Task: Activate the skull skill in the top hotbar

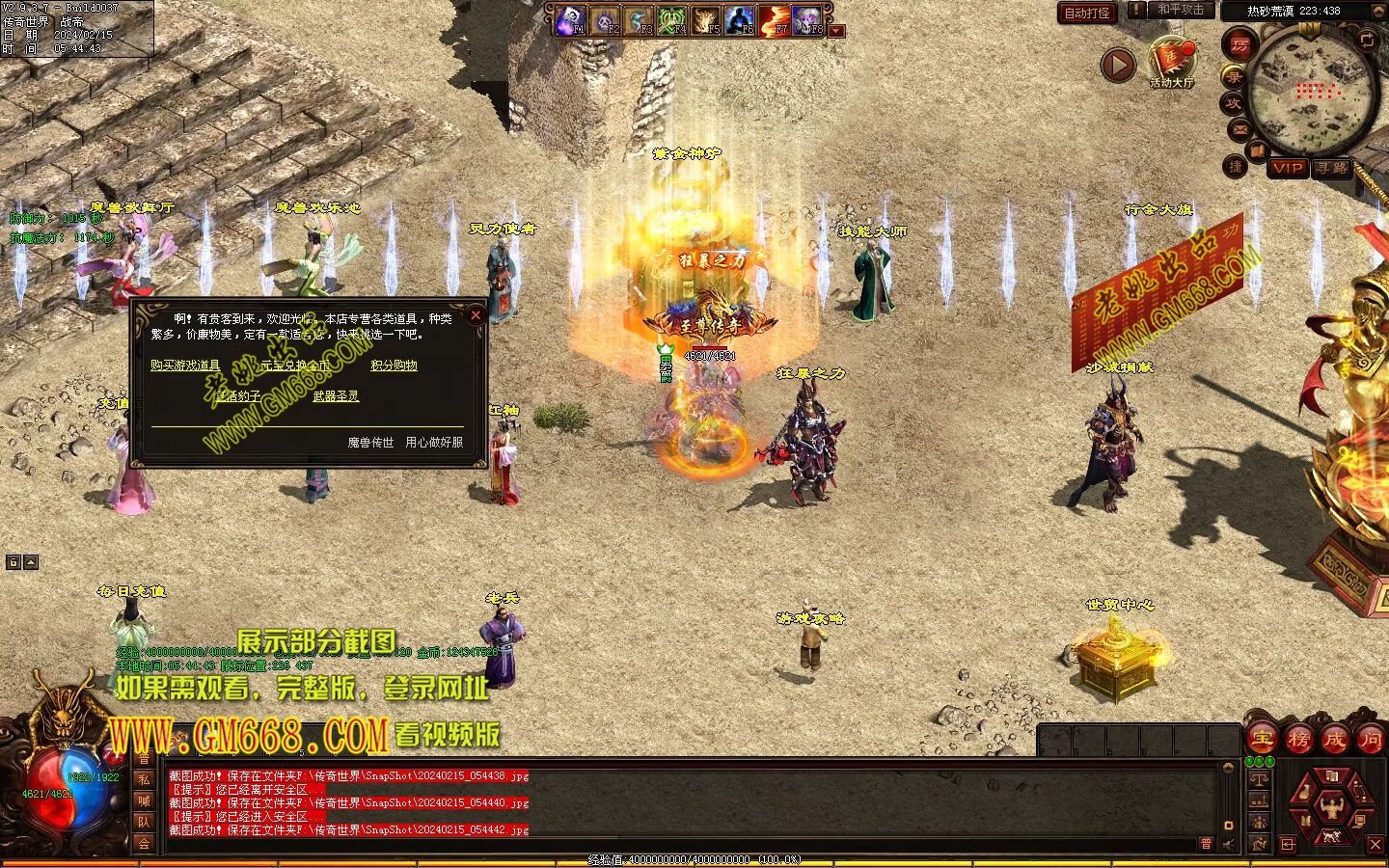Action: tap(570, 18)
